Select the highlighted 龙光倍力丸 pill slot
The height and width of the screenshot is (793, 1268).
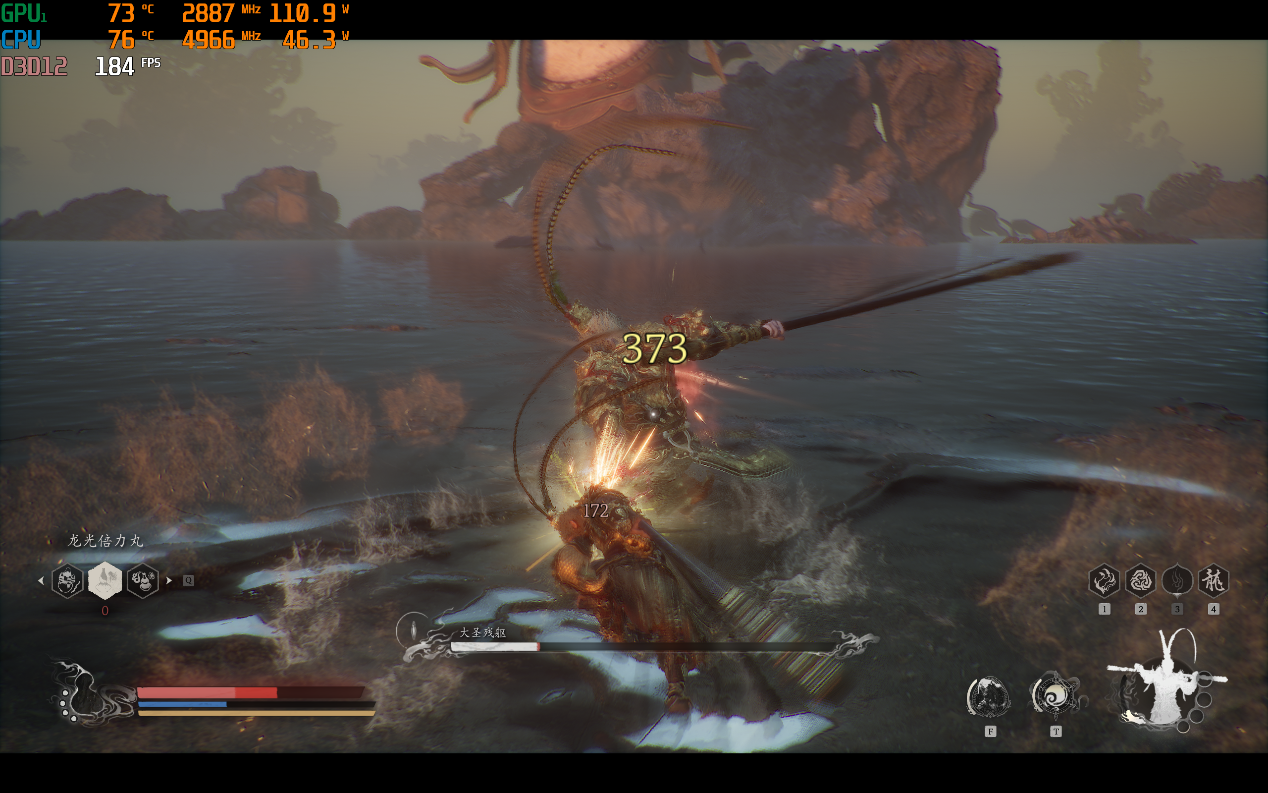(105, 580)
